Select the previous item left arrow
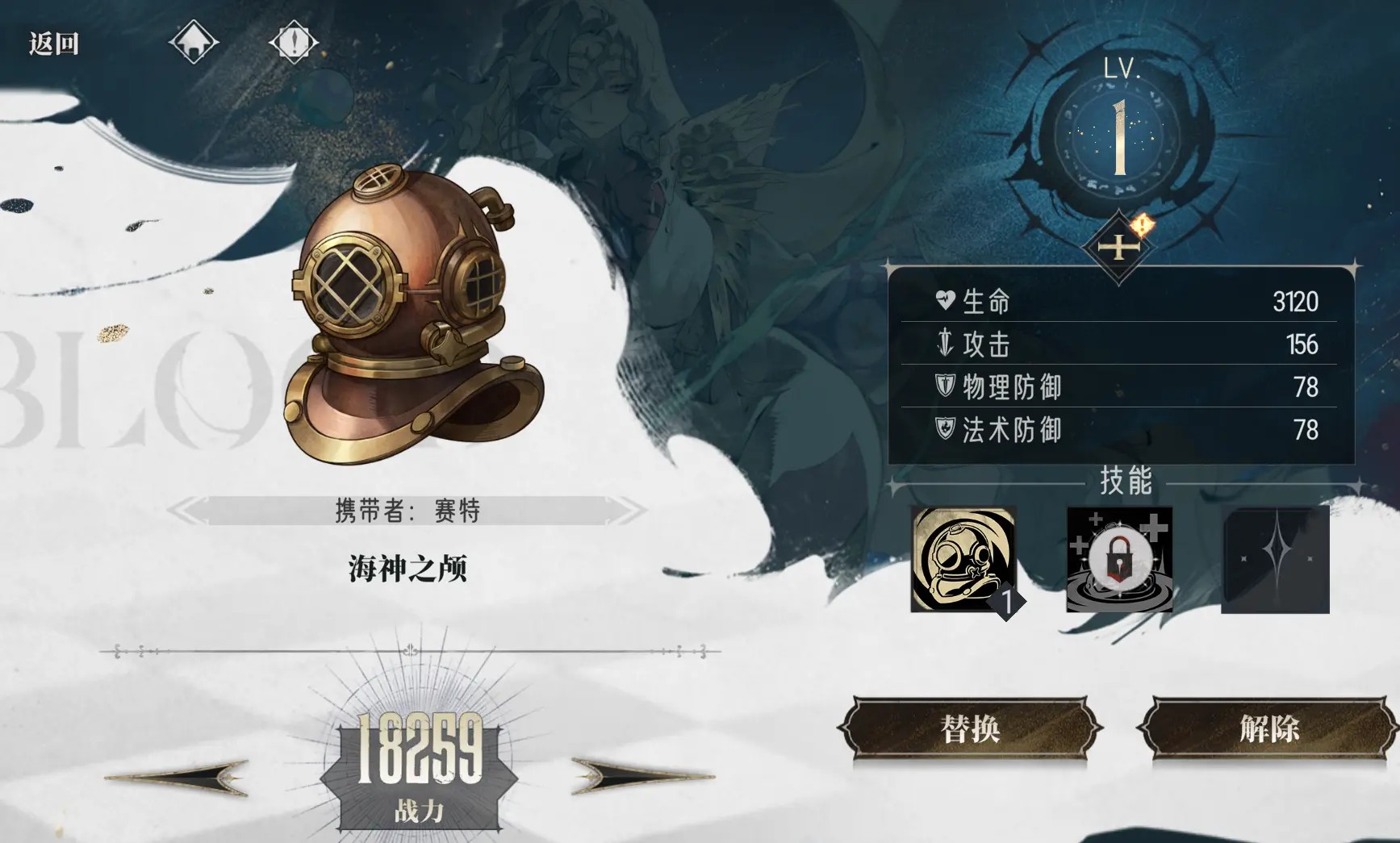This screenshot has height=843, width=1400. click(178, 777)
